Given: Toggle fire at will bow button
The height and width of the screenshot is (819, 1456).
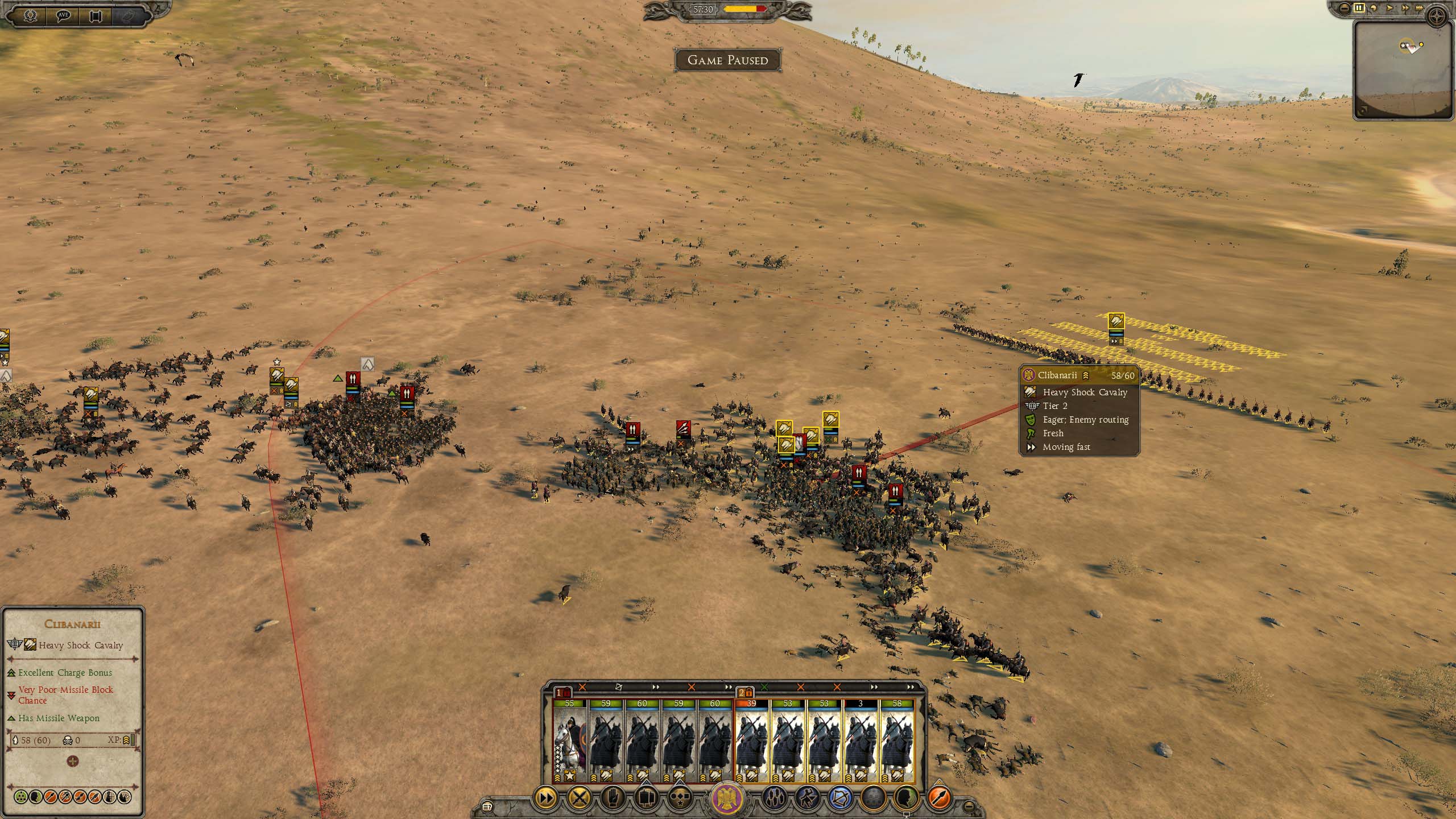Looking at the screenshot, I should [x=841, y=798].
